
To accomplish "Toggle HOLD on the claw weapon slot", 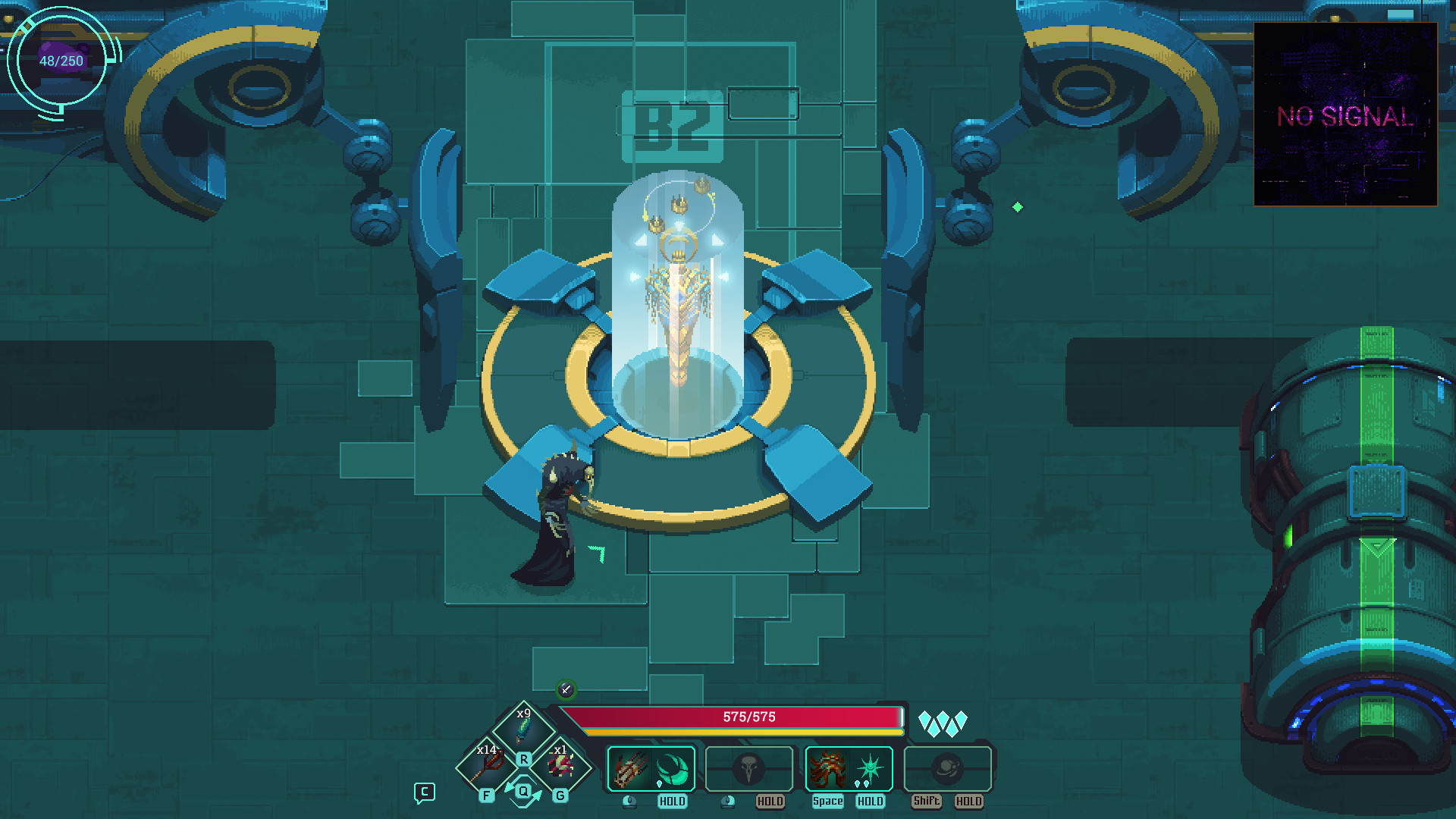I will point(672,801).
